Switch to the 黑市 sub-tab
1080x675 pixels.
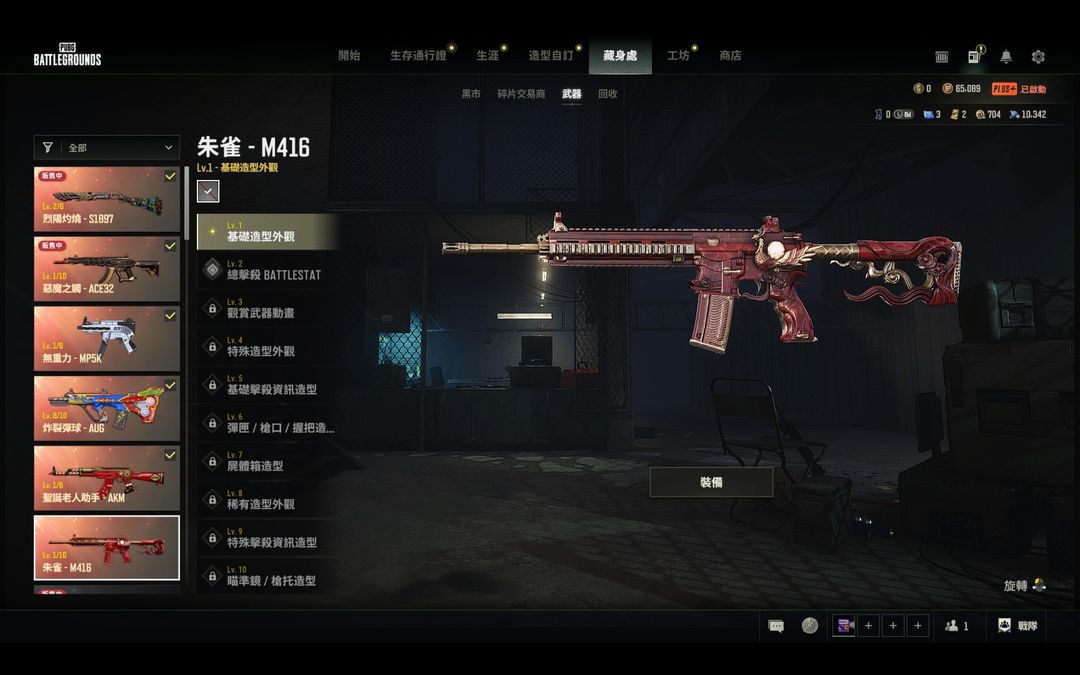point(471,94)
